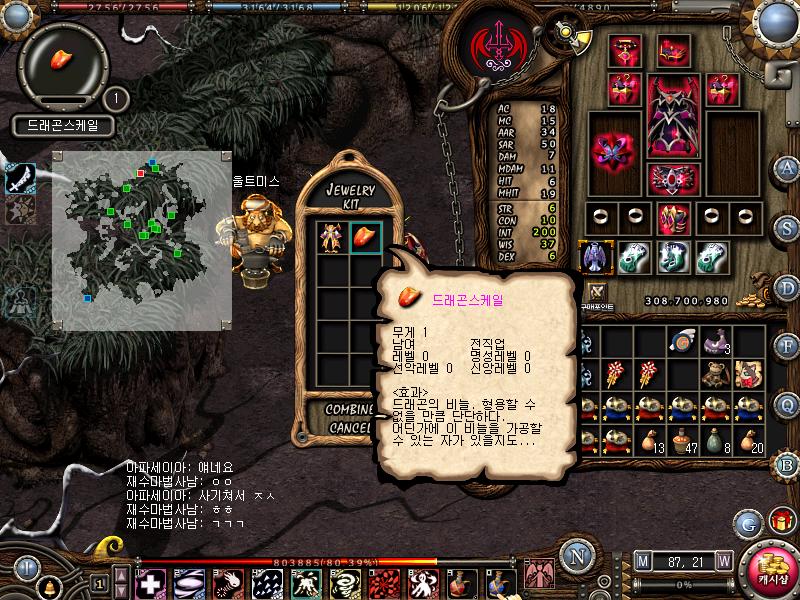Click the round A side button
The height and width of the screenshot is (600, 800).
[787, 168]
